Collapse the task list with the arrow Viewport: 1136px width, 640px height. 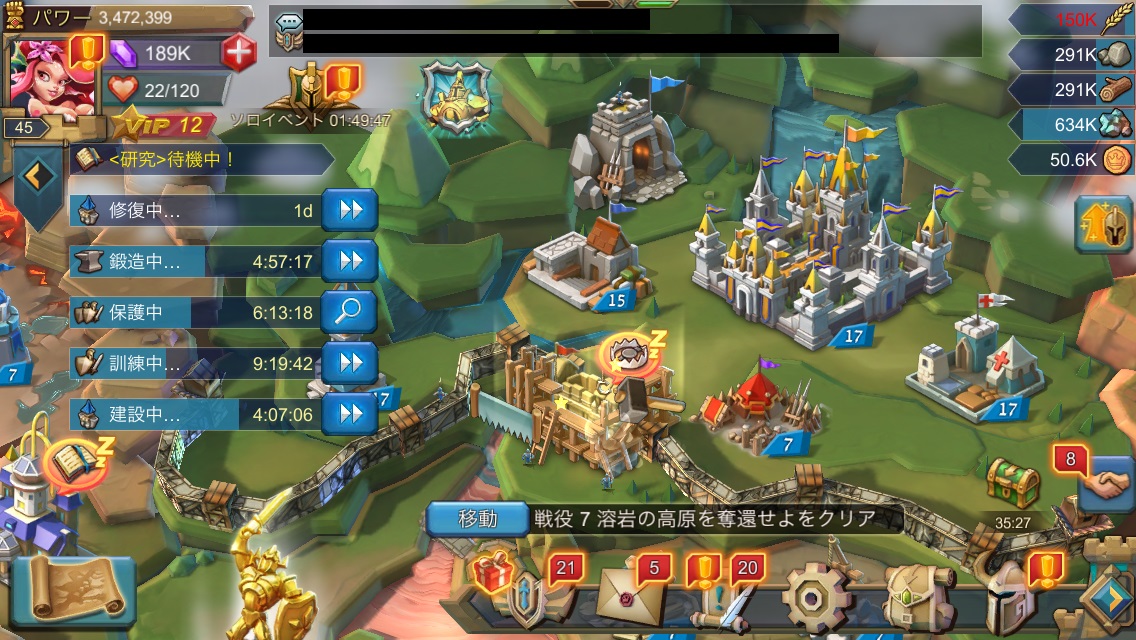coord(37,176)
